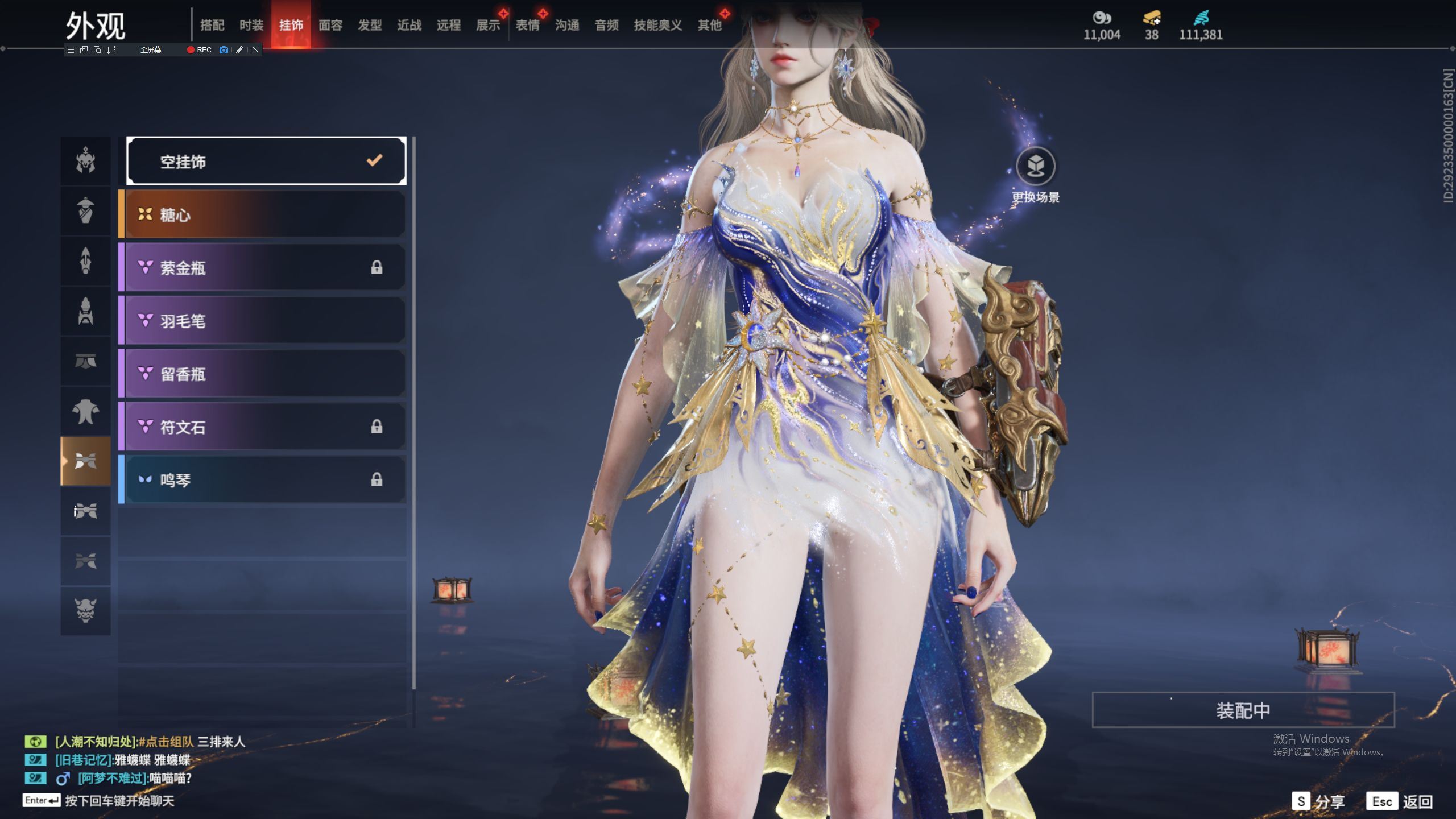The image size is (1456, 819).
Task: Click the recorder overlay REC button
Action: tap(200, 50)
